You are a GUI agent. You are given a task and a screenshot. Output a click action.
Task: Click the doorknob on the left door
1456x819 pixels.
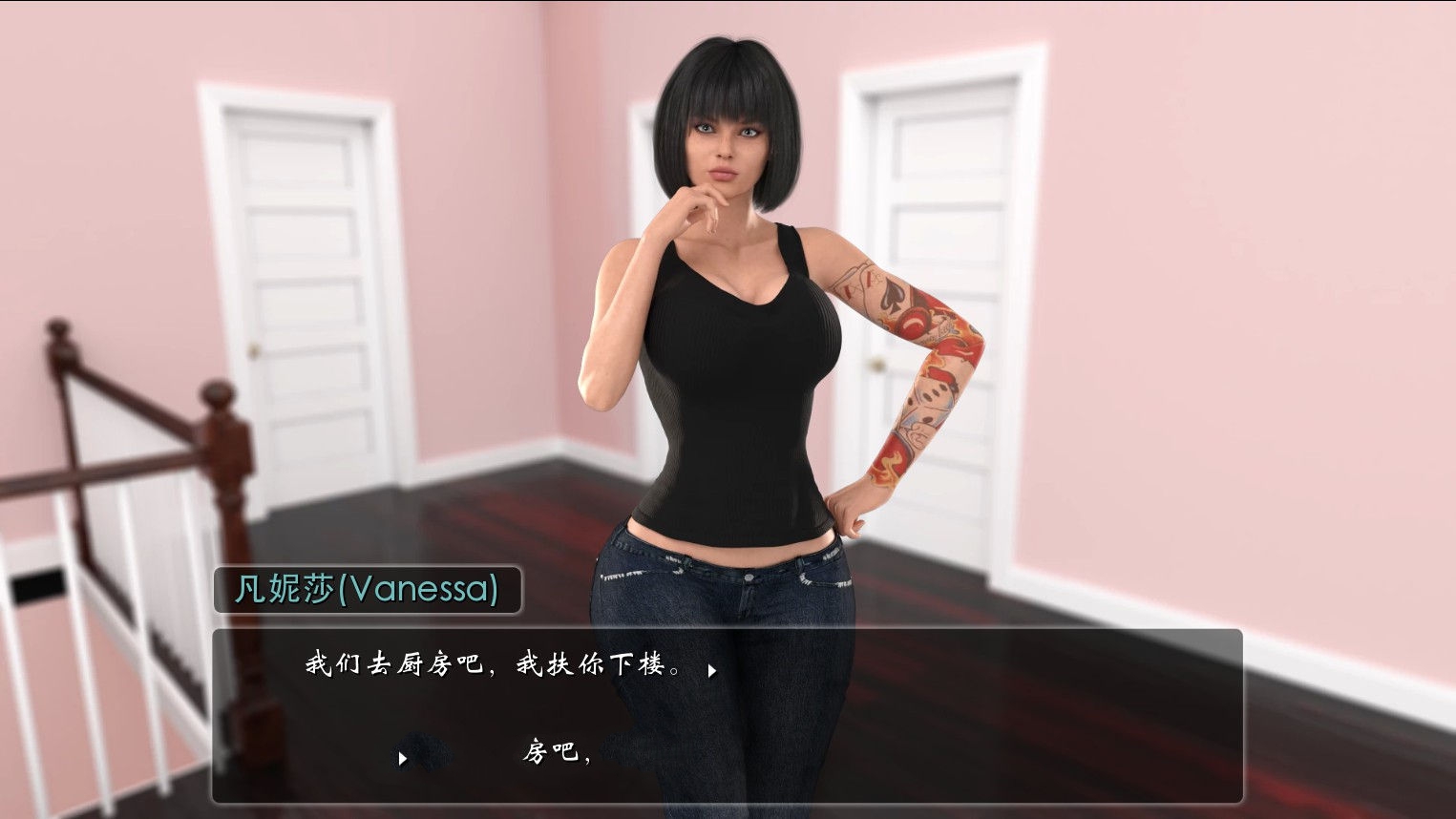(x=256, y=349)
